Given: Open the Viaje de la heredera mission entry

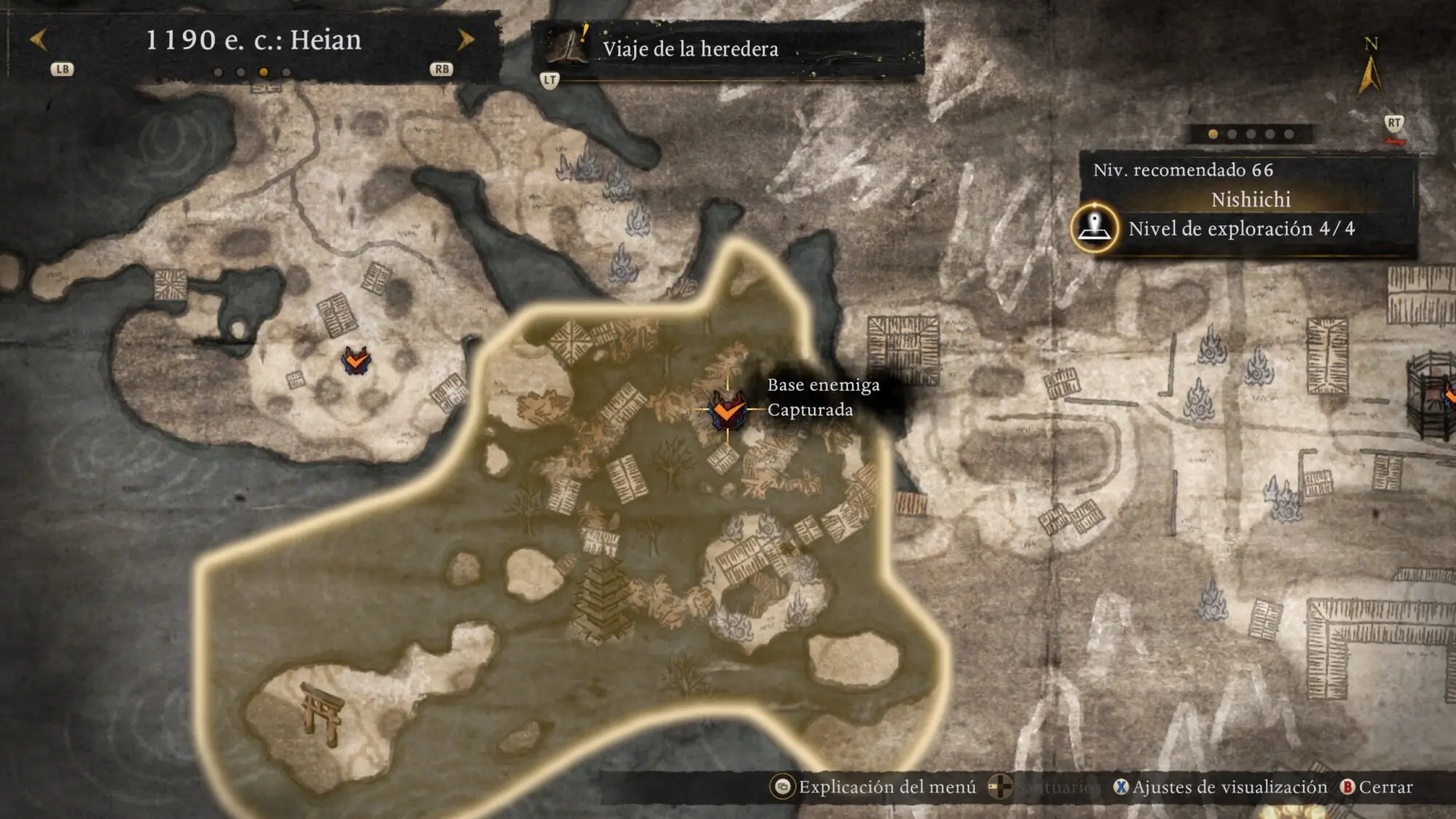Looking at the screenshot, I should (689, 49).
